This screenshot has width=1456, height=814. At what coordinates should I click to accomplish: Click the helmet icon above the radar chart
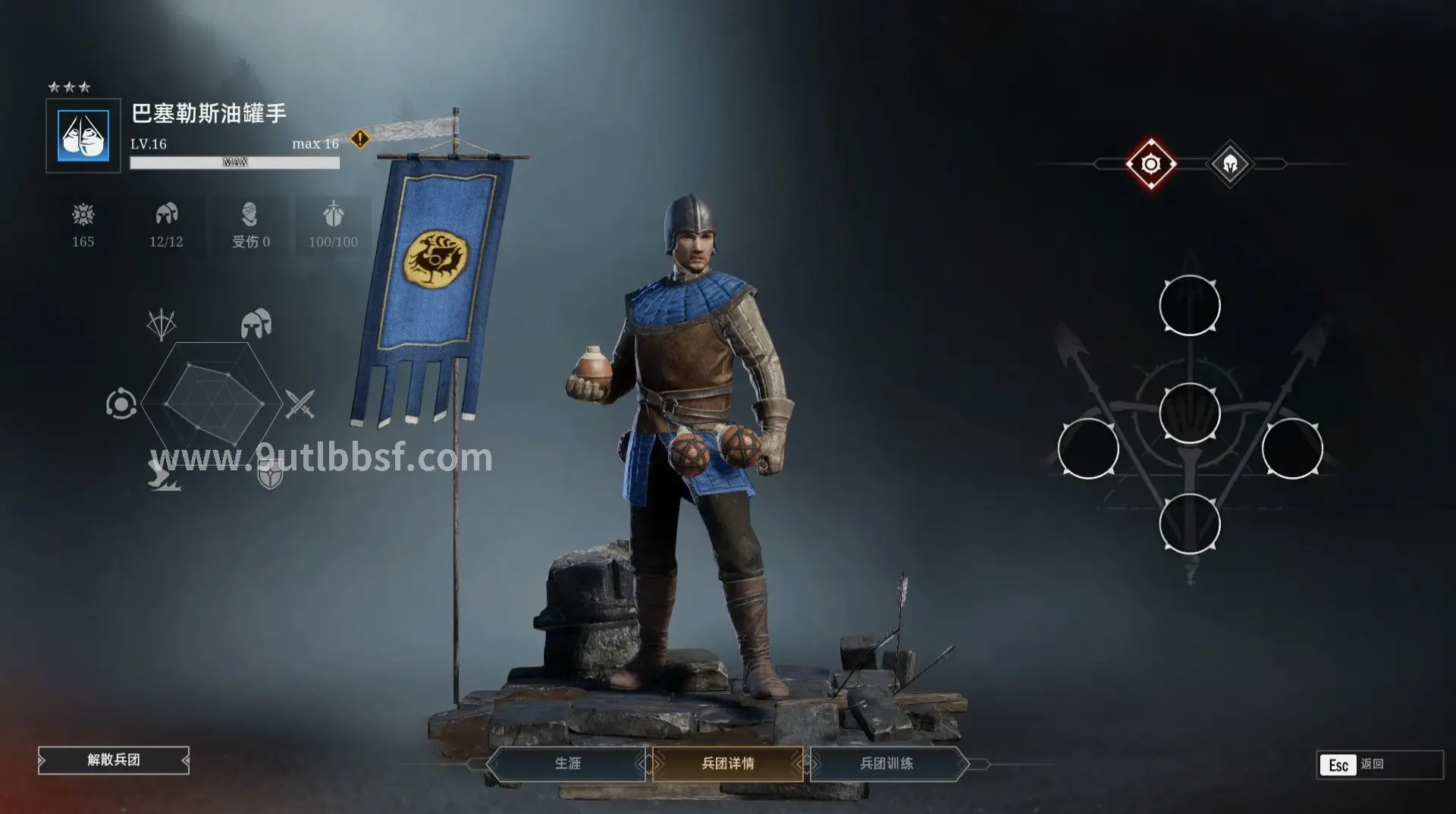click(256, 324)
